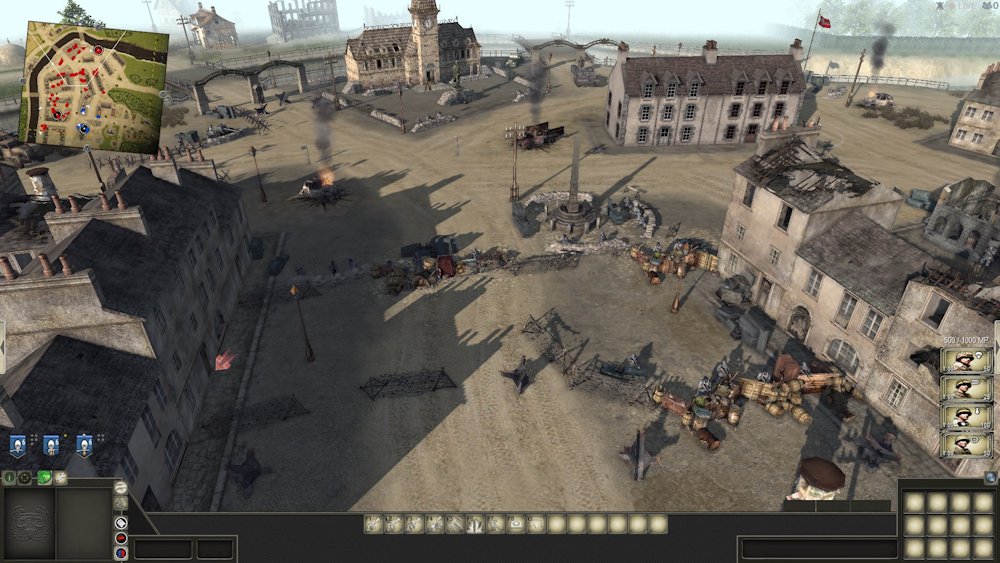Click the tactical minimap
The height and width of the screenshot is (563, 1000).
click(x=96, y=86)
